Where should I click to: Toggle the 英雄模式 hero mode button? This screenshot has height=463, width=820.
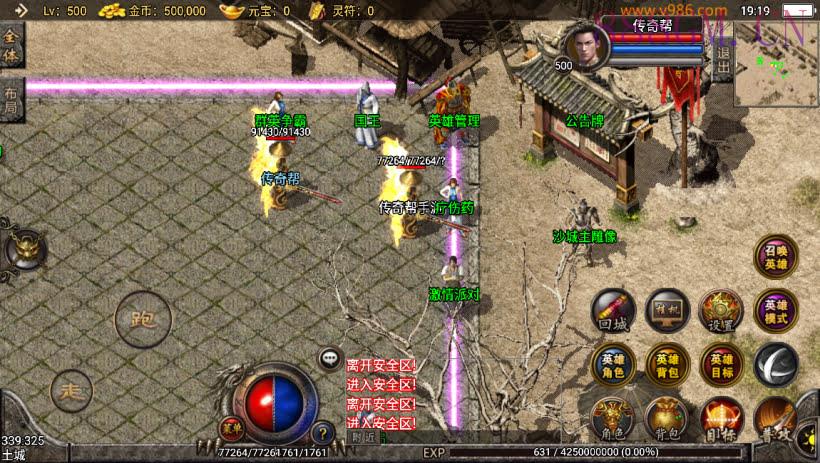click(x=775, y=311)
